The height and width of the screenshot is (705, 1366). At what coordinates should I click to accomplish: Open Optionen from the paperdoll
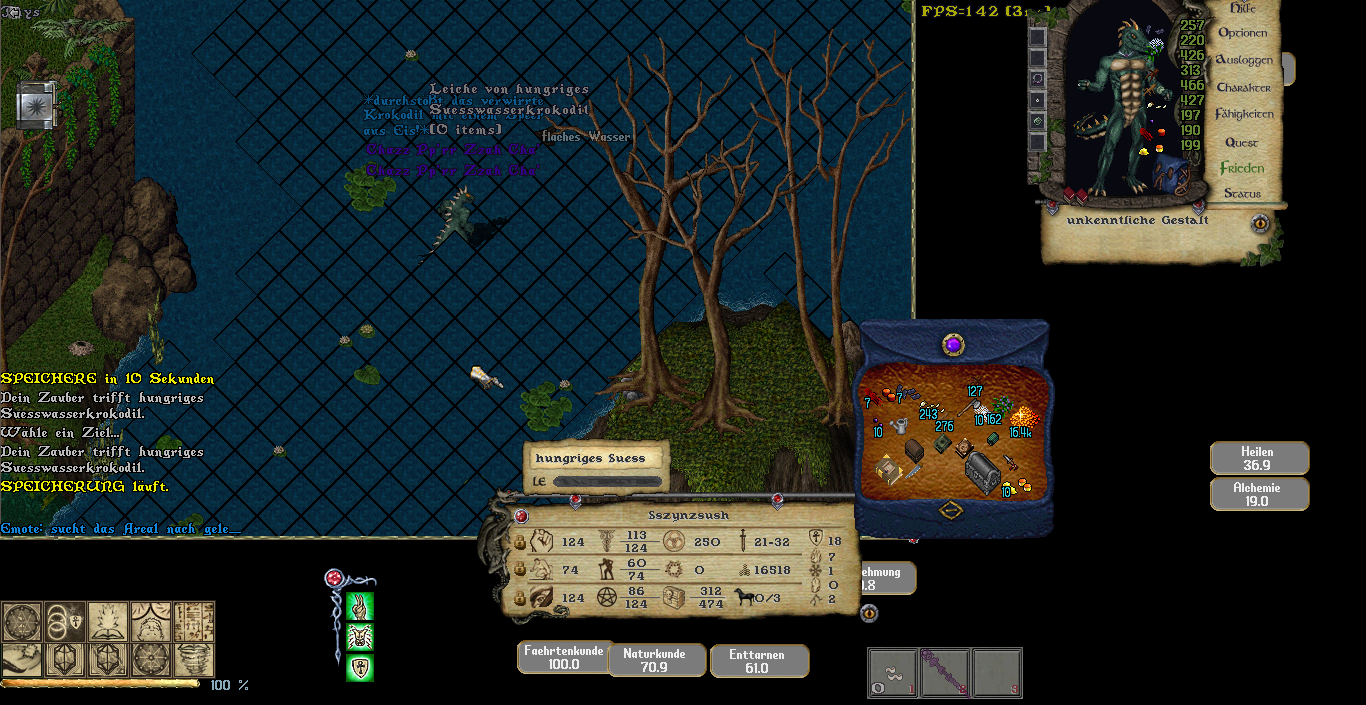pos(1242,33)
